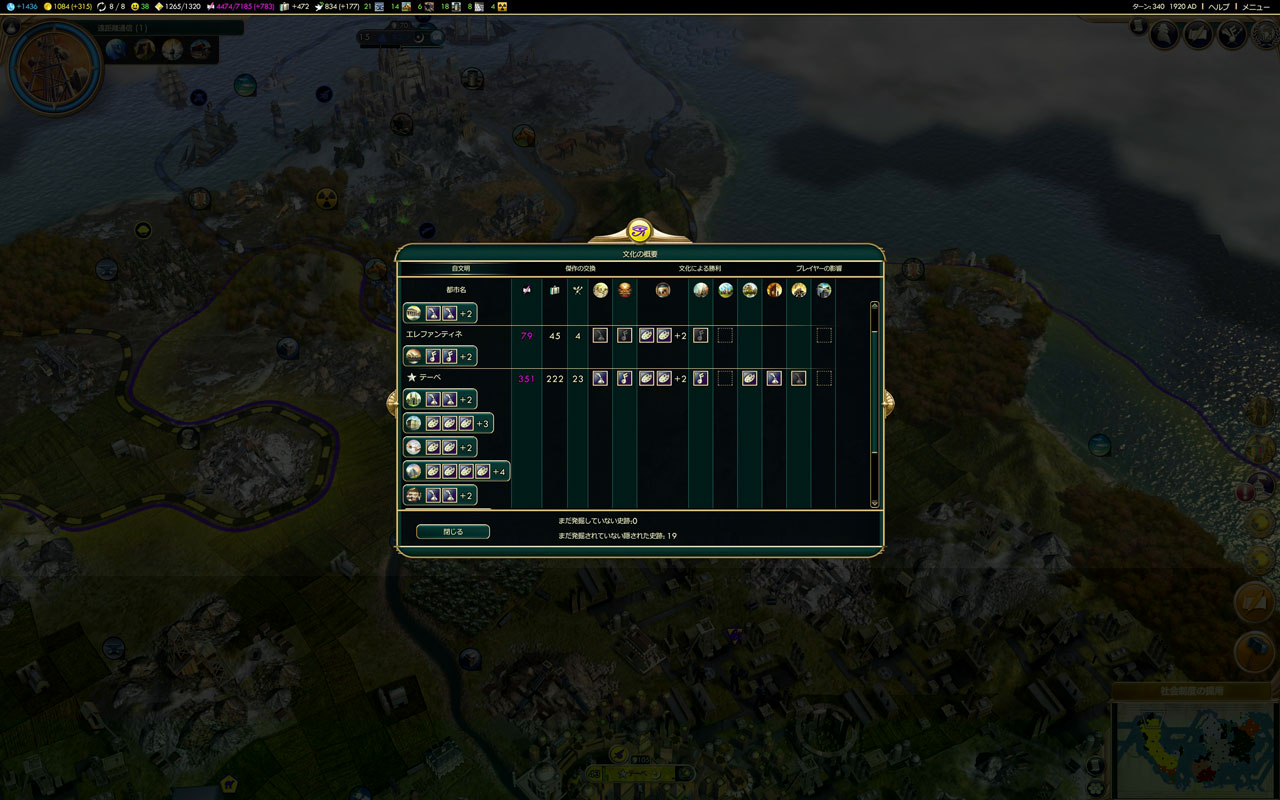The image size is (1280, 800).
Task: Select the building with +3 theming bonus
Action: coord(448,424)
